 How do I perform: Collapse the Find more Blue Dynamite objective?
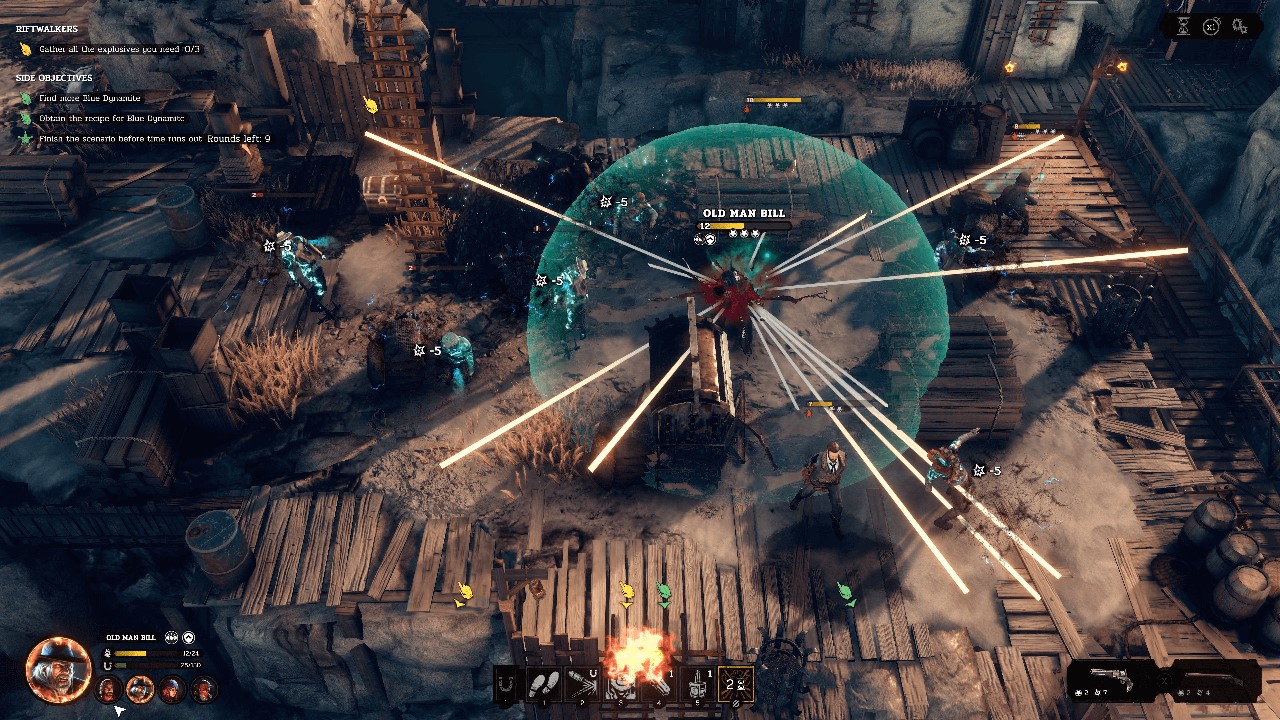[90, 98]
